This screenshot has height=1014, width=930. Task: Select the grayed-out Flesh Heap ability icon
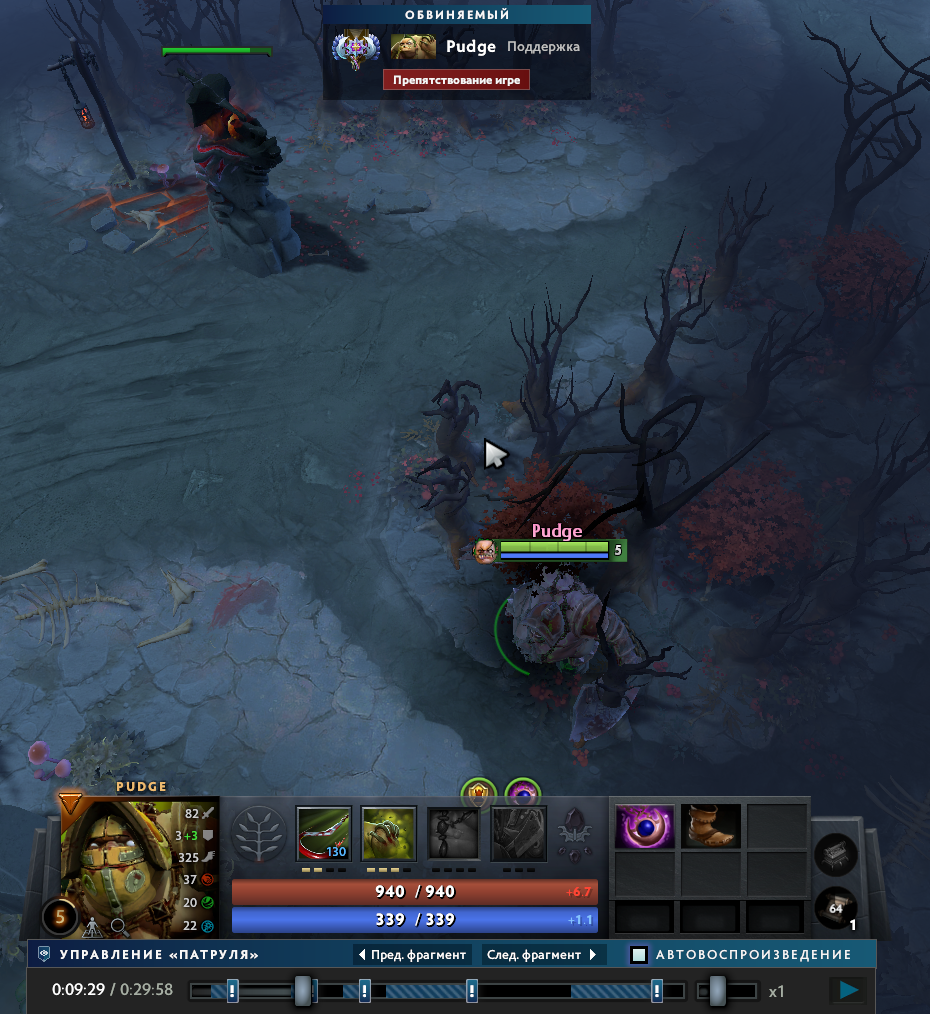pyautogui.click(x=454, y=834)
